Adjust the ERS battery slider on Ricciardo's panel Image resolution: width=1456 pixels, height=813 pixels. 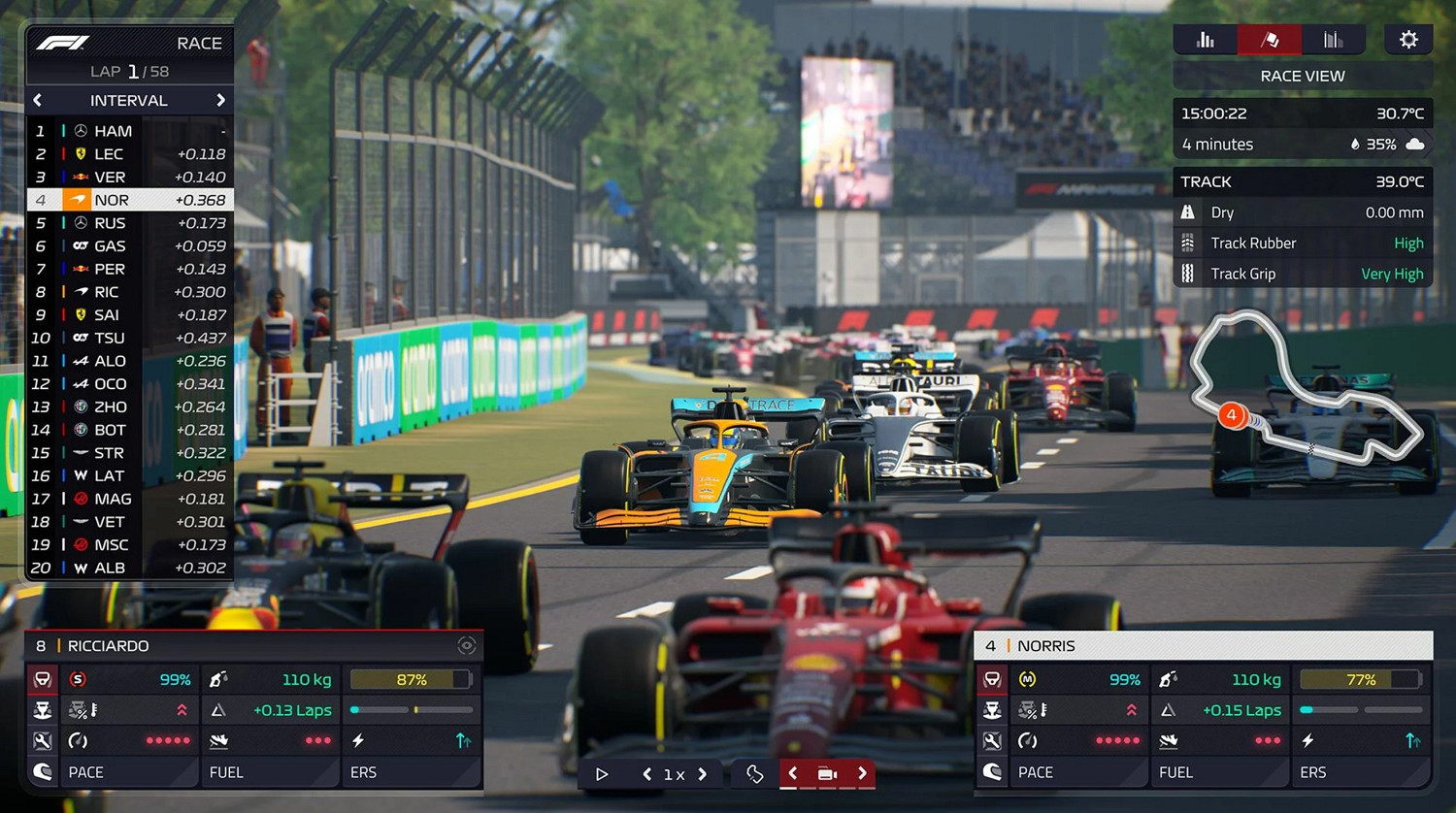tap(411, 710)
